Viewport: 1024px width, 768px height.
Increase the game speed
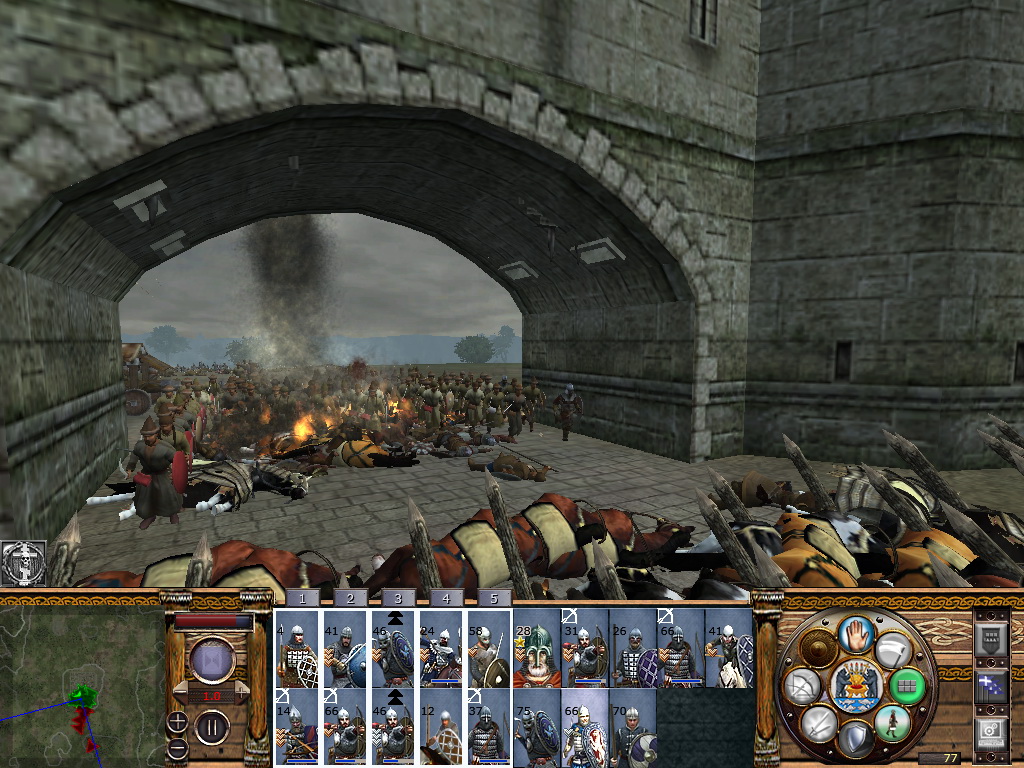click(243, 692)
